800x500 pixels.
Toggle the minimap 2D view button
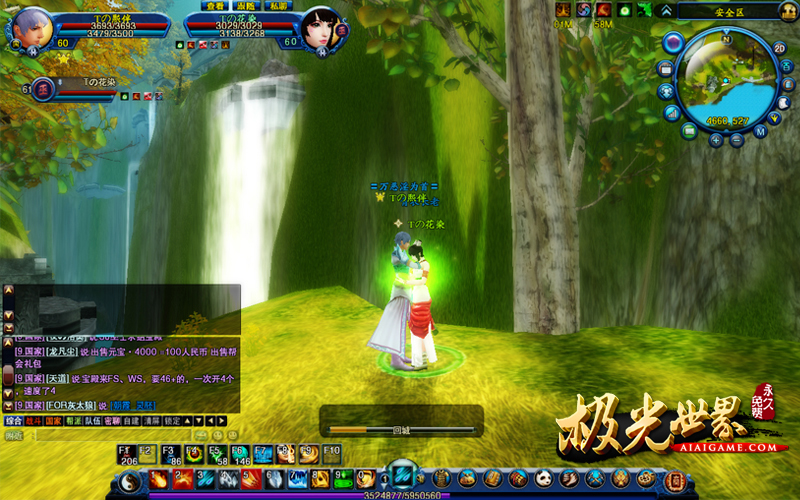click(x=780, y=48)
